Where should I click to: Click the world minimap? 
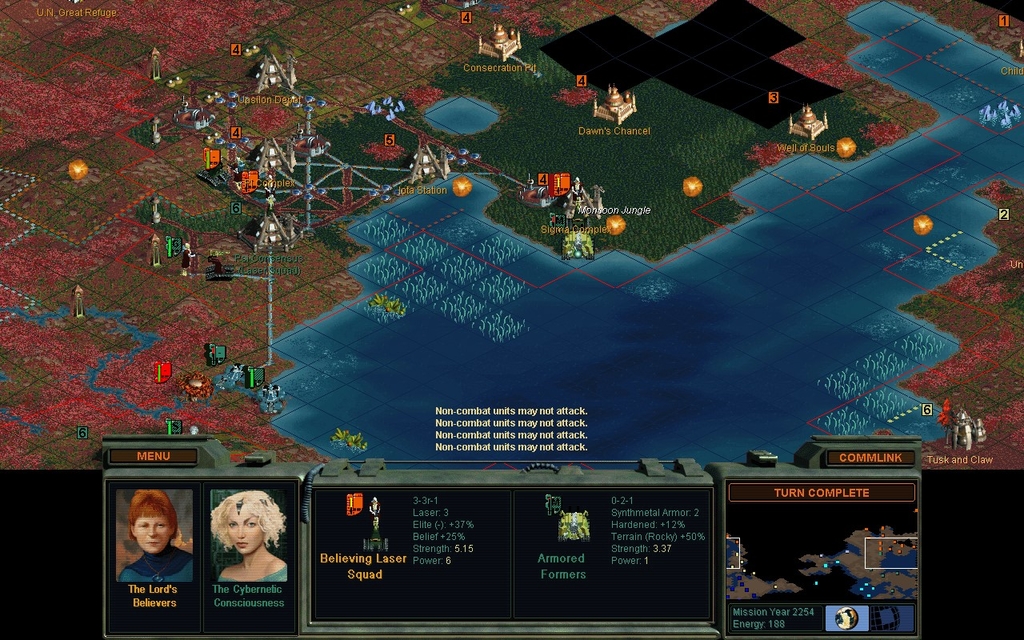point(820,553)
